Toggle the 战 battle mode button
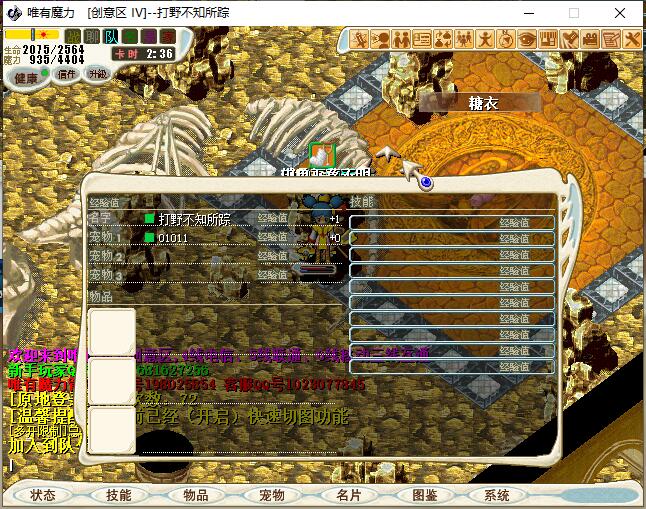The width and height of the screenshot is (646, 509). 73,37
